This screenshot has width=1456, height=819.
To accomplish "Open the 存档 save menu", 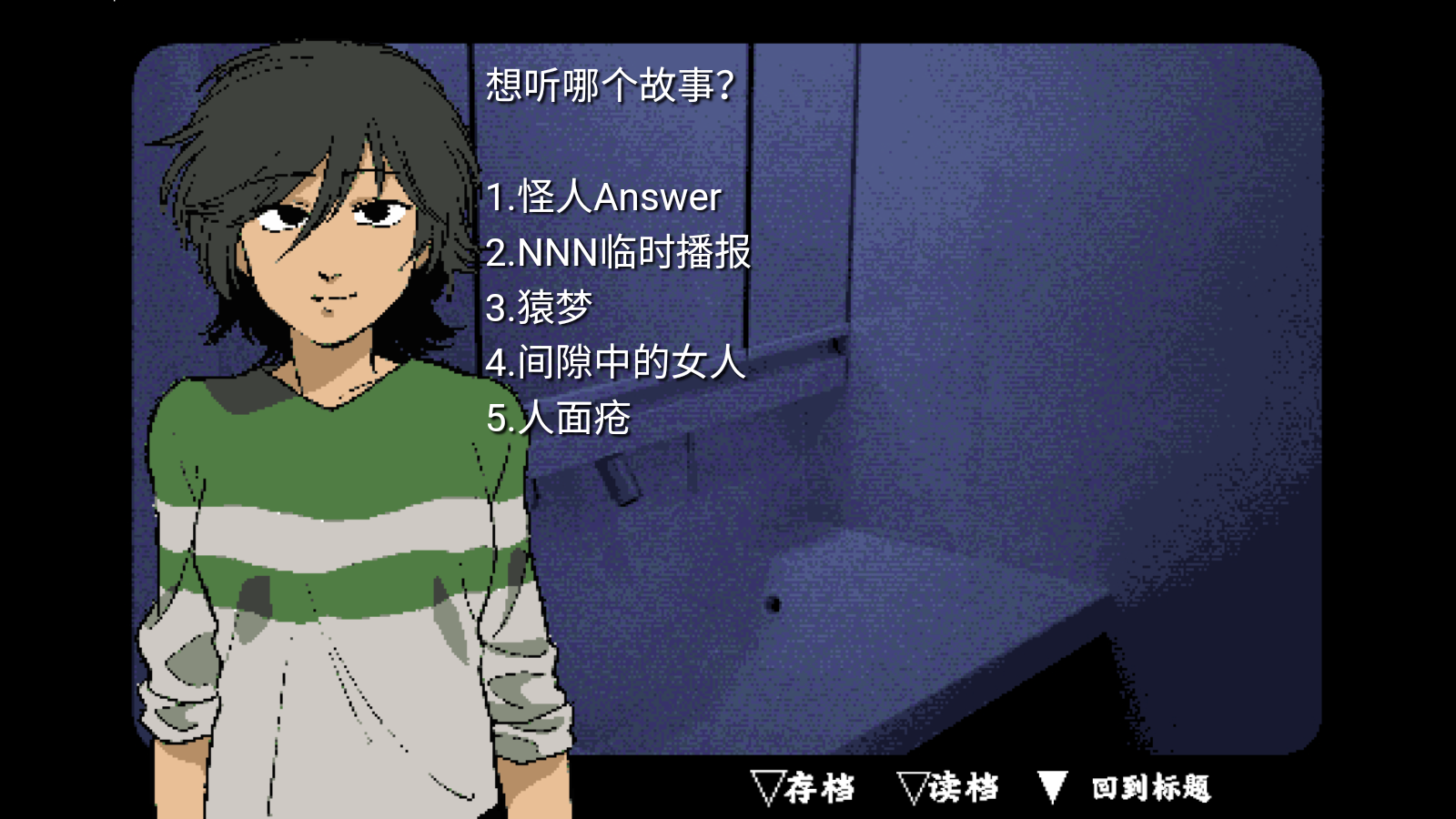I will pos(804,787).
